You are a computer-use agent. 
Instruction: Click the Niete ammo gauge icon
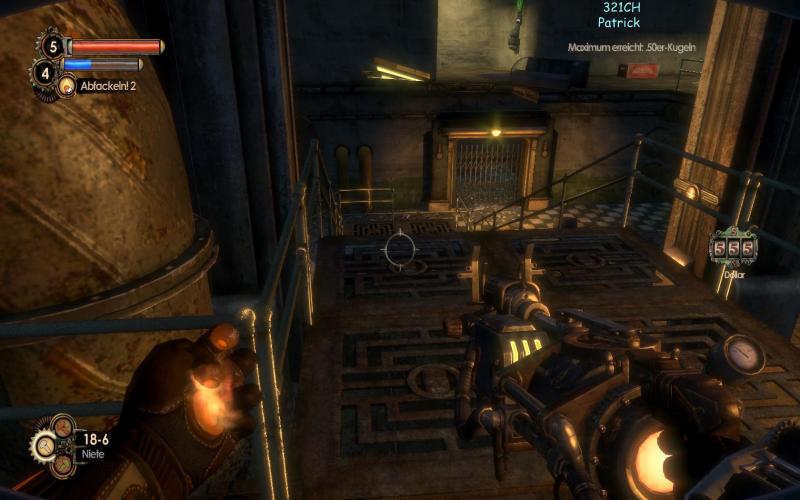[x=57, y=443]
